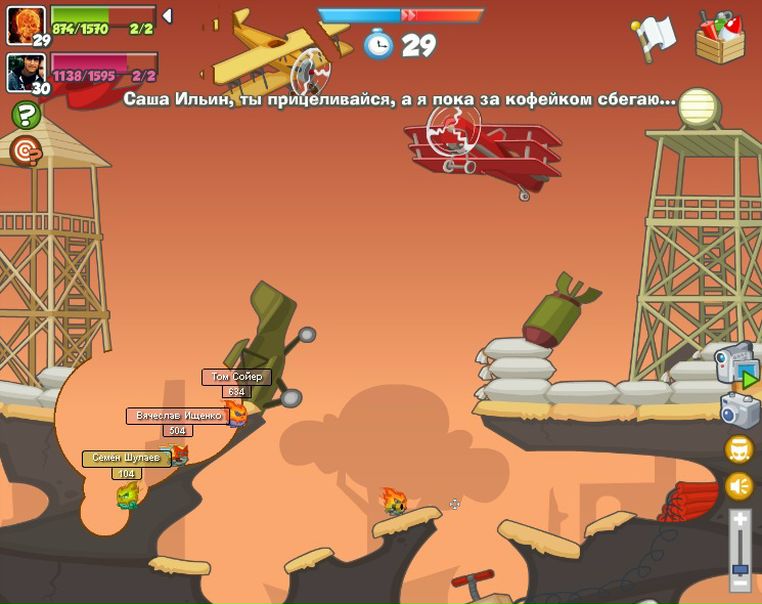
Task: Take a screenshot with the photo camera
Action: [x=739, y=410]
